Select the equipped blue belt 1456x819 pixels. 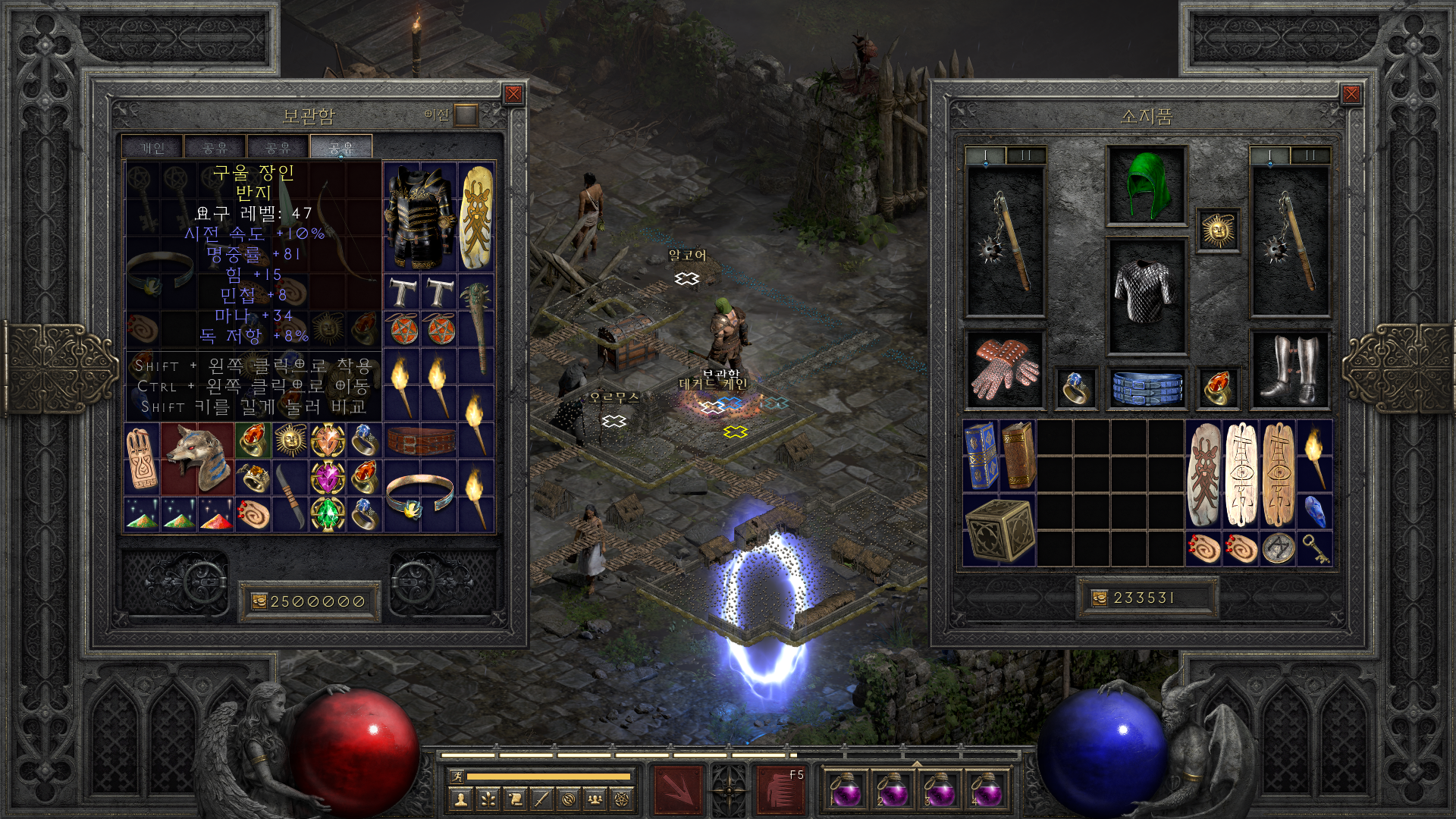pyautogui.click(x=1146, y=388)
